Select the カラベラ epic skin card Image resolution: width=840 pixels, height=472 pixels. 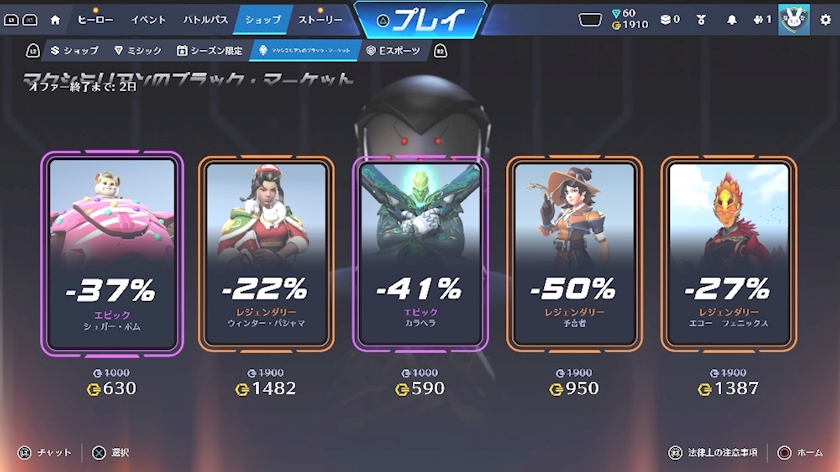click(x=420, y=253)
